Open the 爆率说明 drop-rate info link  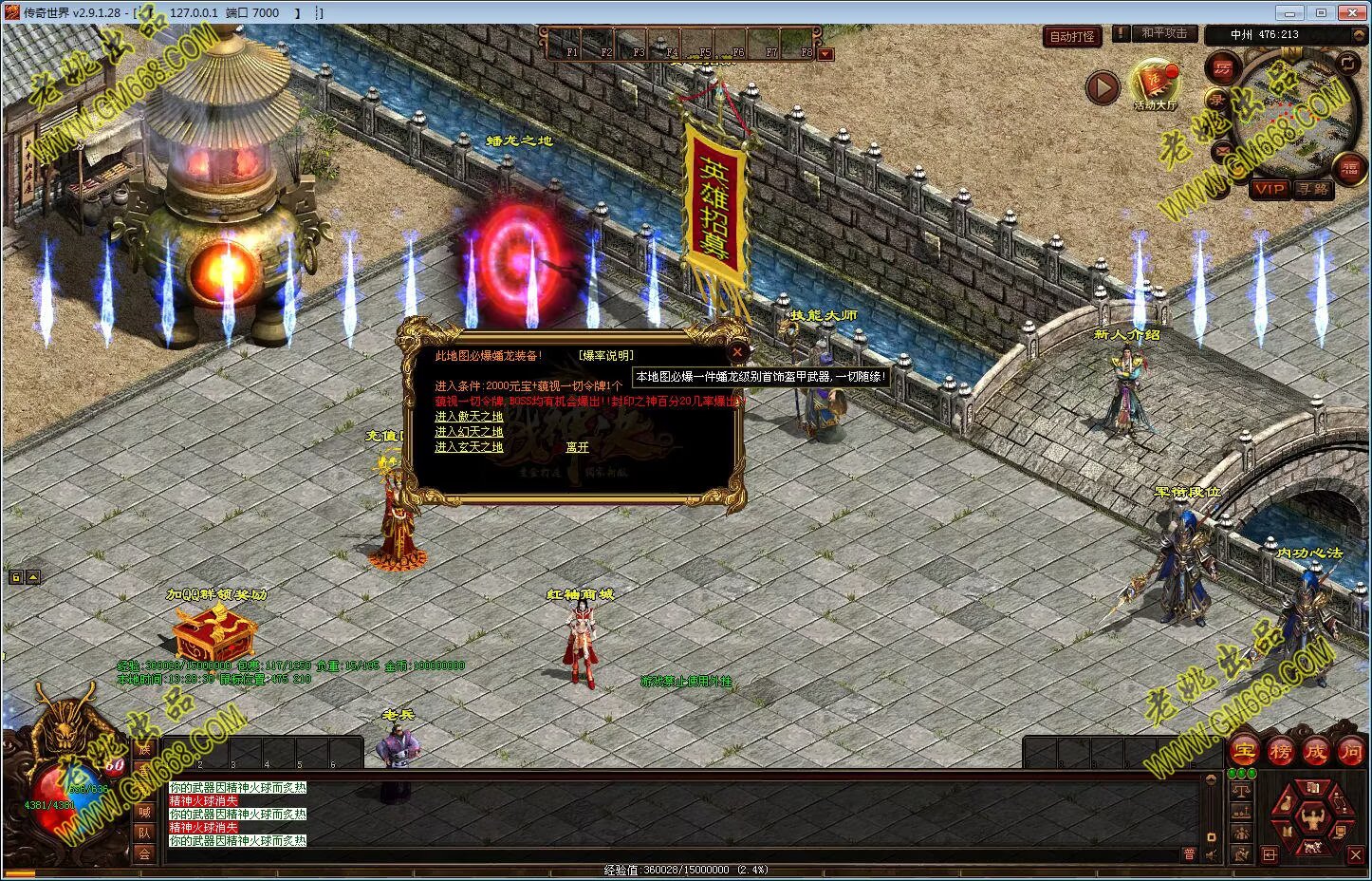click(605, 356)
